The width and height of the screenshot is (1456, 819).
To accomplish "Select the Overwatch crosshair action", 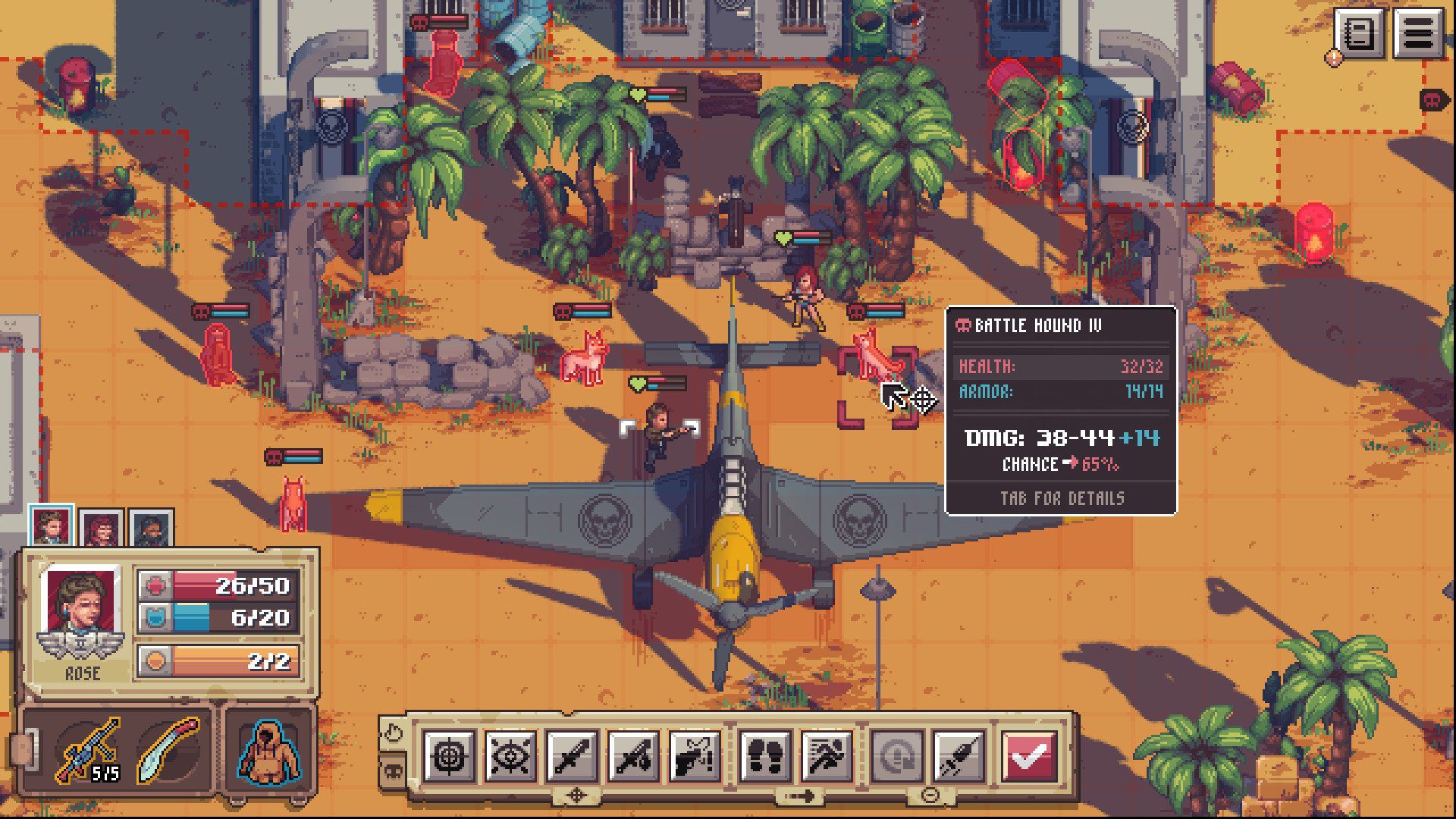I will (x=450, y=755).
